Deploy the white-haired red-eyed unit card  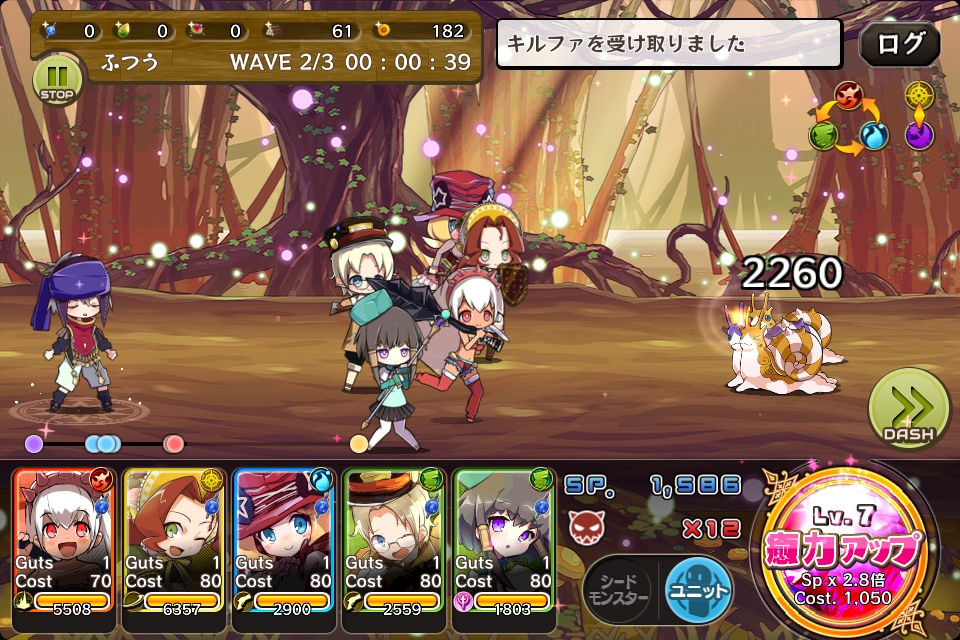65,540
